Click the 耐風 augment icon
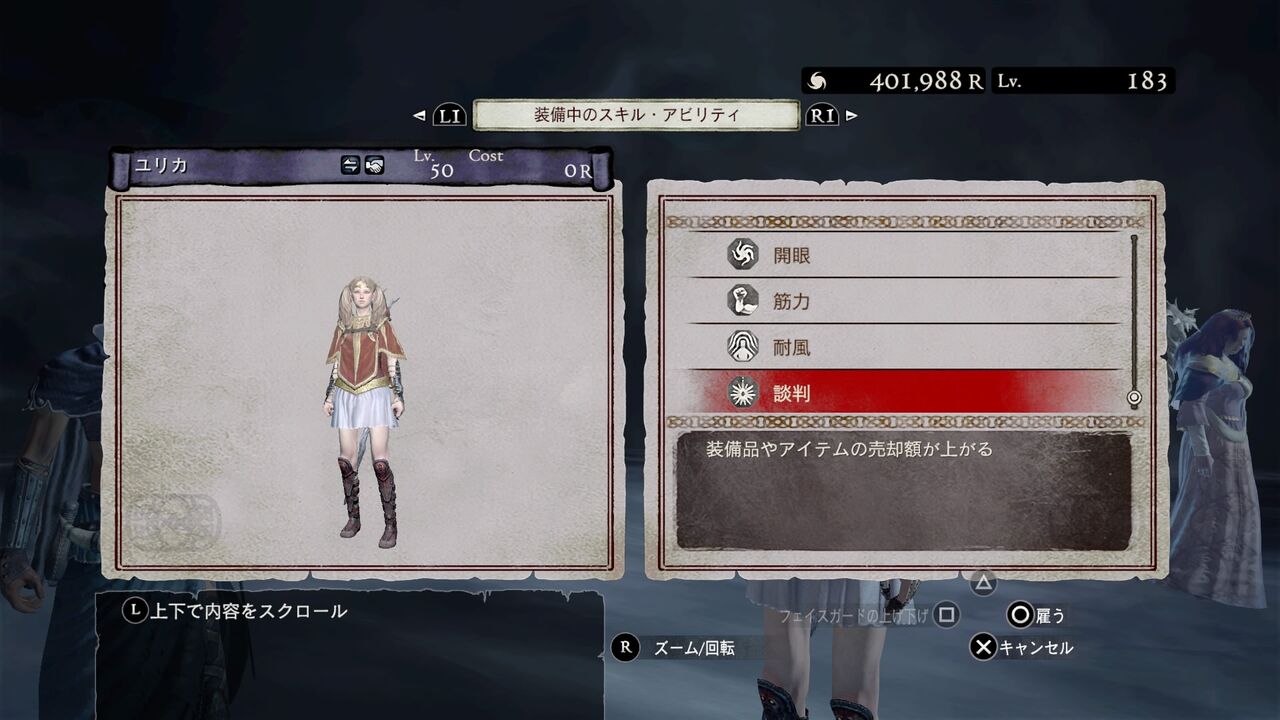 741,347
